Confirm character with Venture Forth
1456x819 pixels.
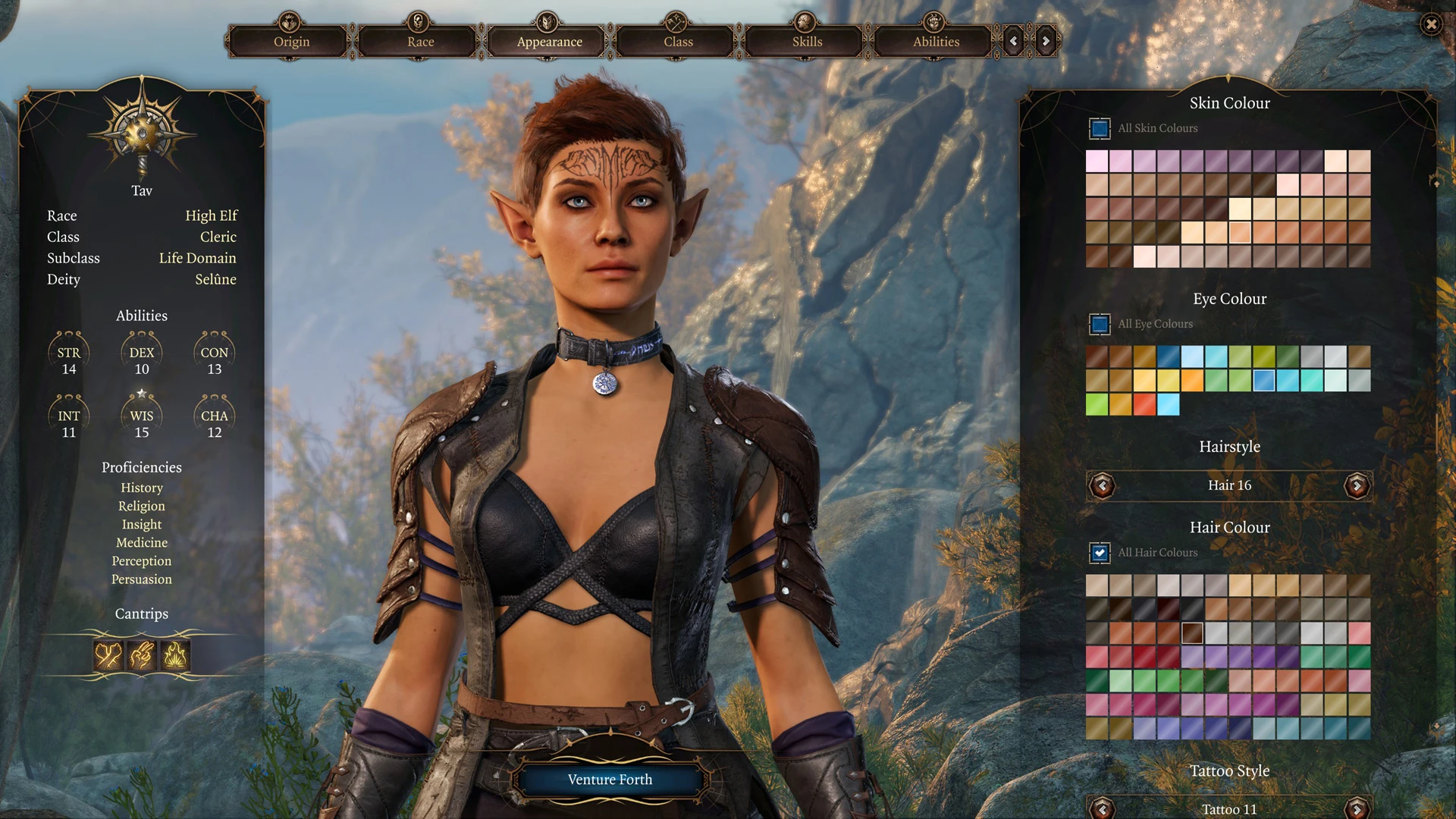coord(610,780)
